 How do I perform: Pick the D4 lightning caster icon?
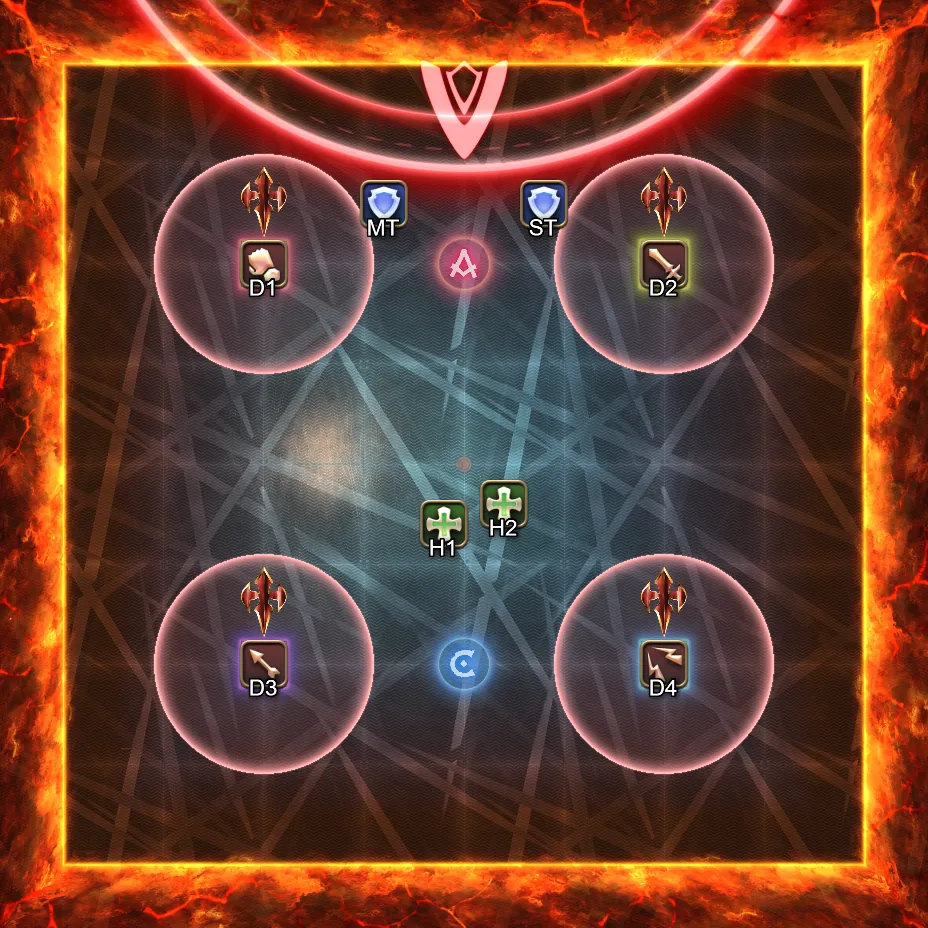pyautogui.click(x=663, y=663)
